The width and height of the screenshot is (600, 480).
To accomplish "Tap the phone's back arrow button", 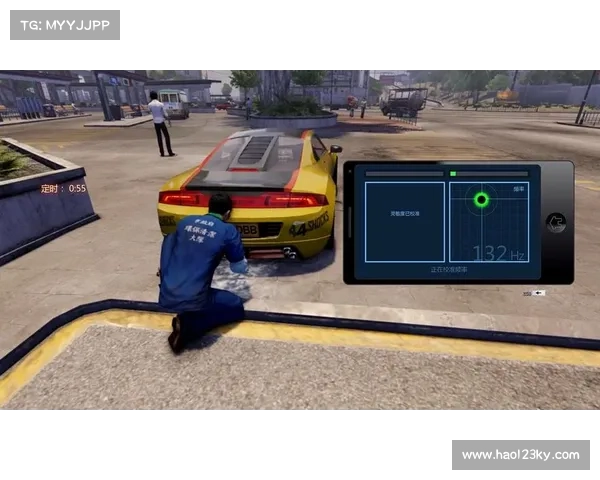I will [556, 223].
